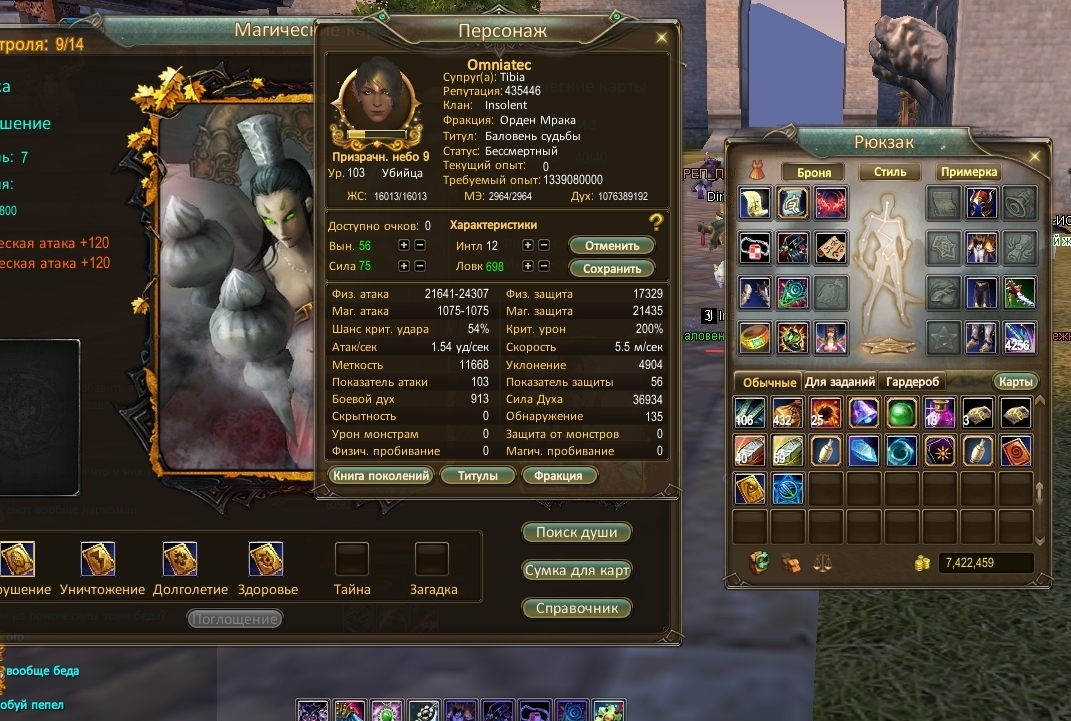Viewport: 1071px width, 721px height.
Task: Switch to Для заданий inventory tab
Action: coord(838,382)
